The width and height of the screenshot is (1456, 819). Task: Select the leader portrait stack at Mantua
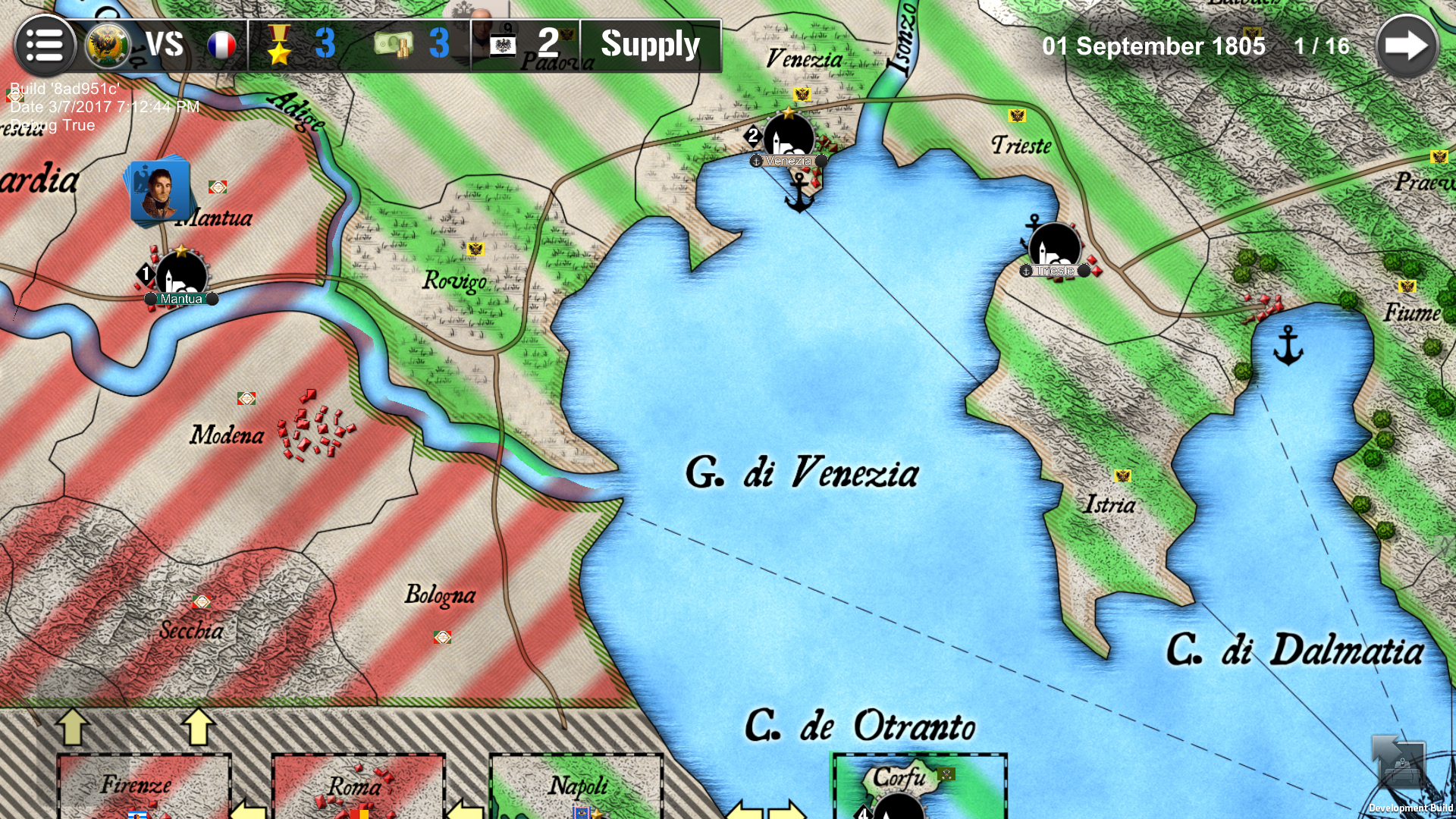pyautogui.click(x=159, y=190)
